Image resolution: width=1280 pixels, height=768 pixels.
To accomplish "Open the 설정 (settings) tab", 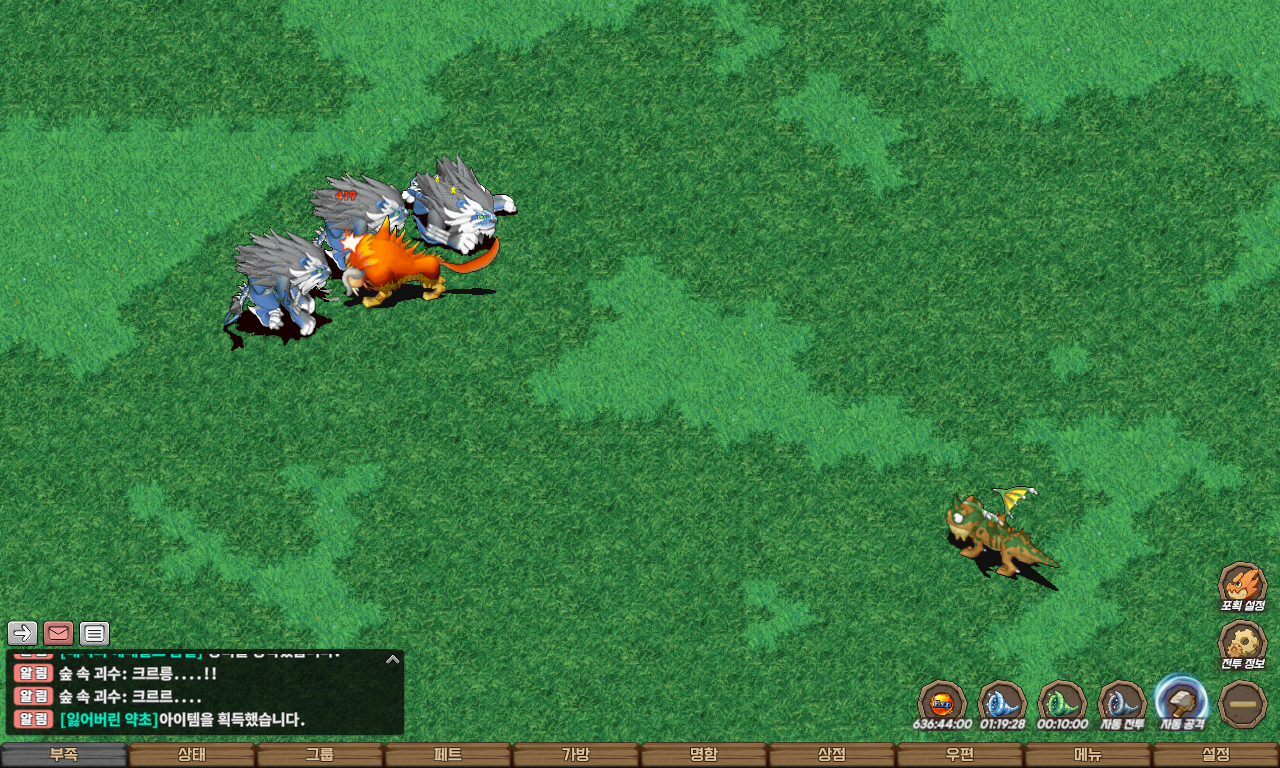I will (x=1216, y=755).
